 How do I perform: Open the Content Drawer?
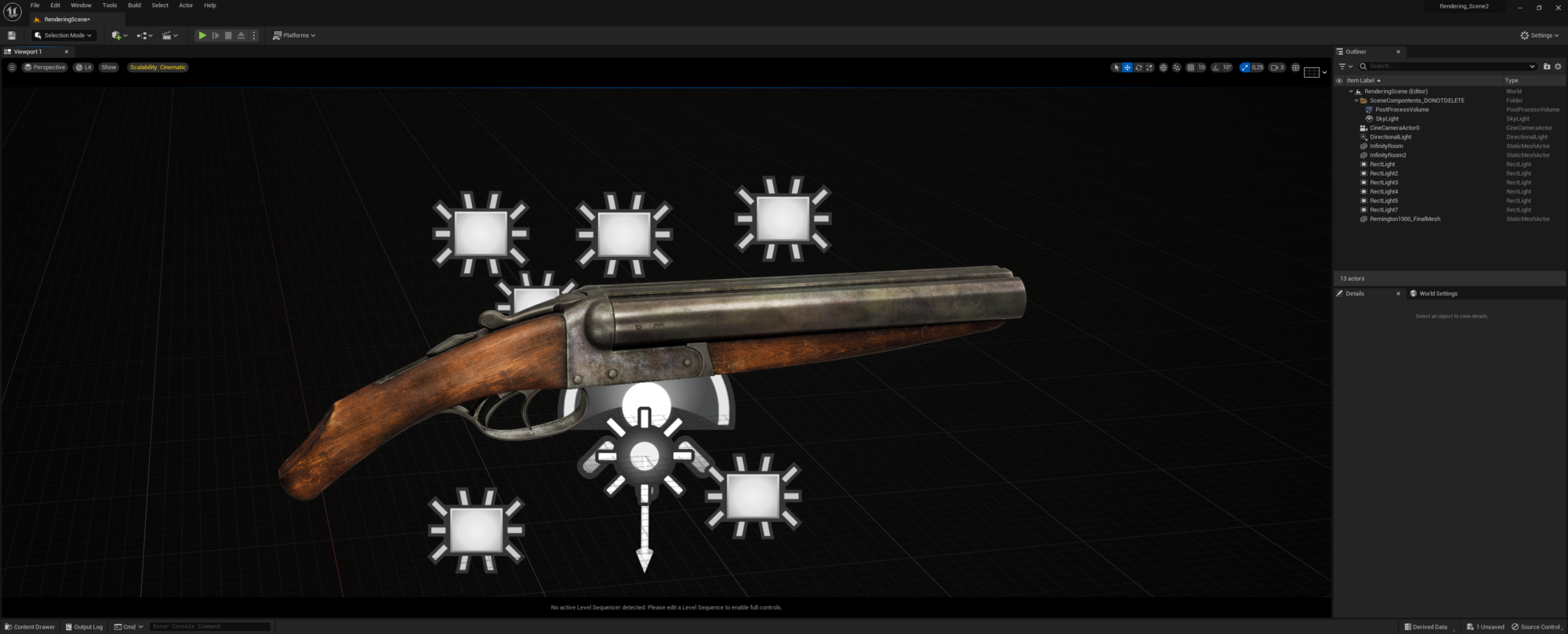point(31,626)
